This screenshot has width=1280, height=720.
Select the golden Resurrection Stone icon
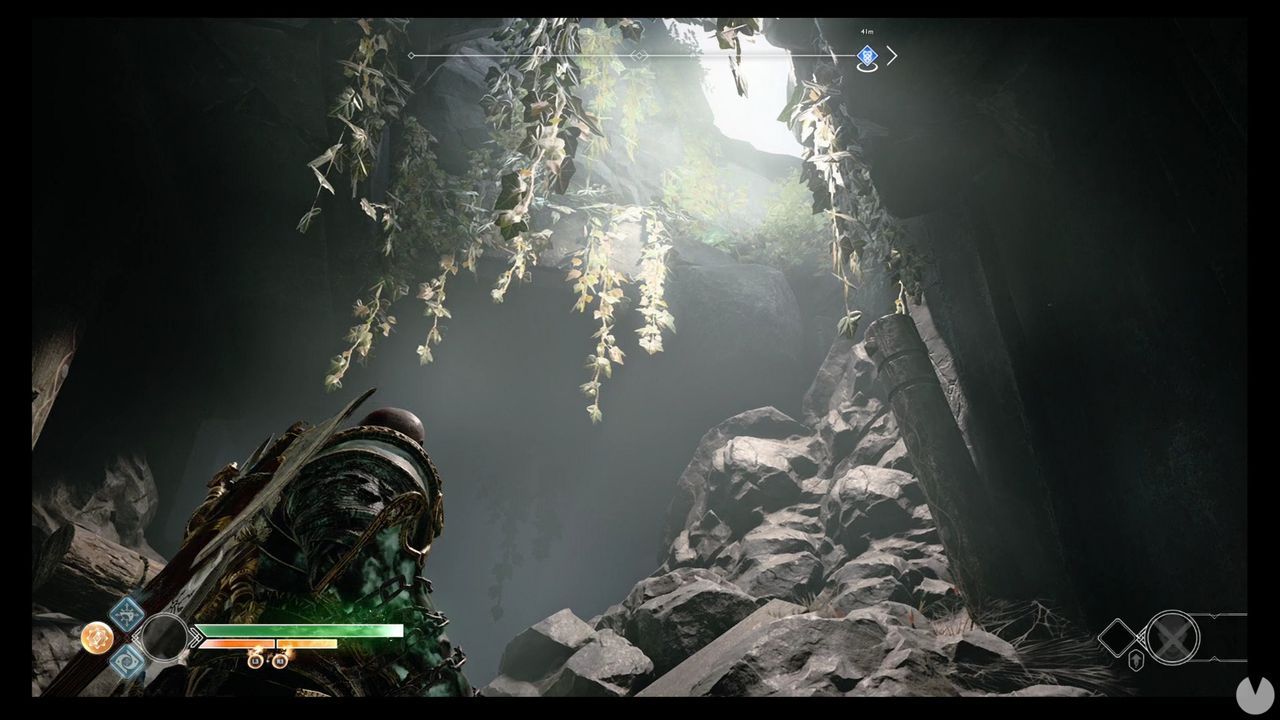pyautogui.click(x=97, y=637)
